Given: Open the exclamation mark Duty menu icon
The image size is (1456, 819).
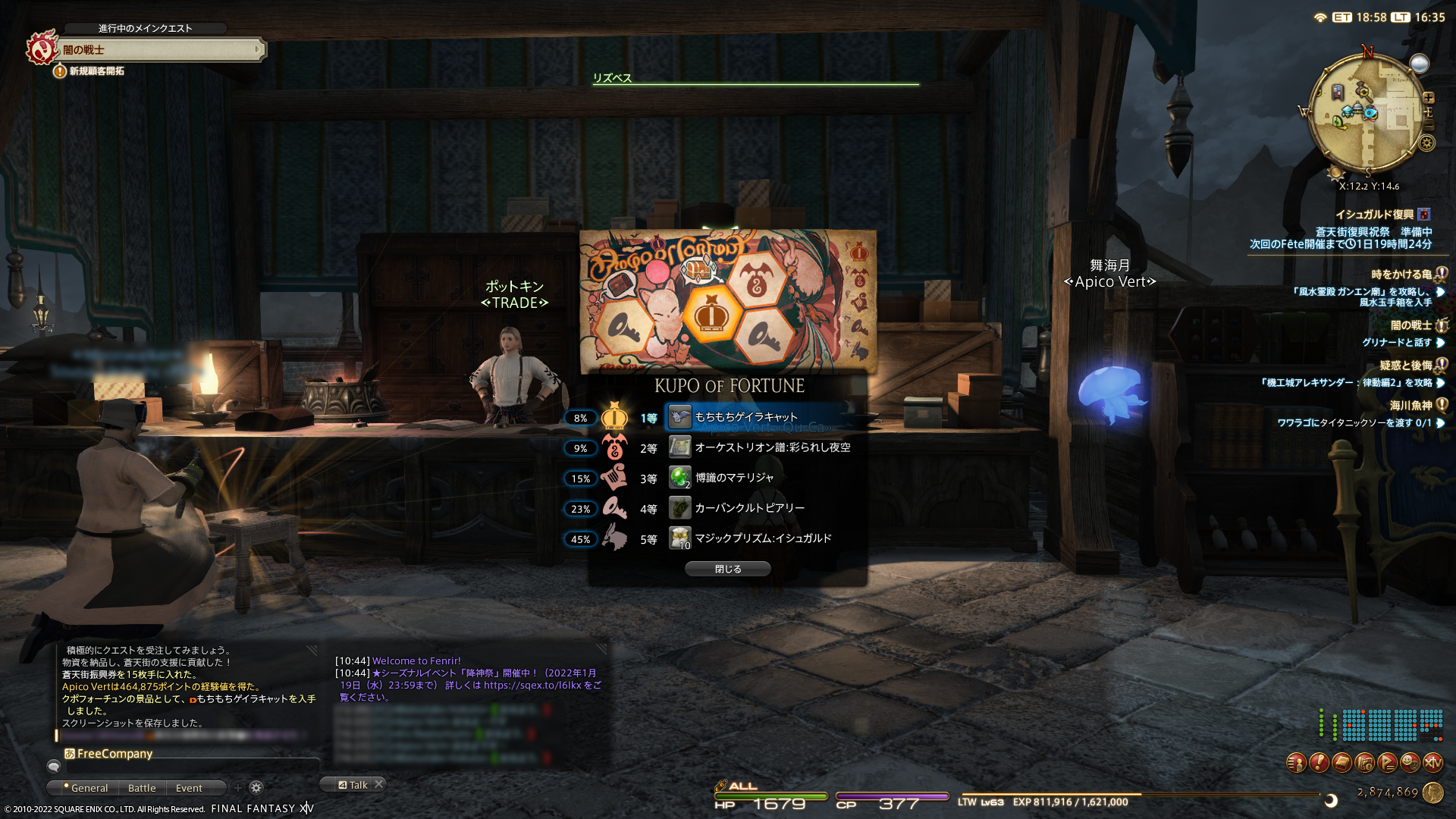Looking at the screenshot, I should click(x=1319, y=763).
